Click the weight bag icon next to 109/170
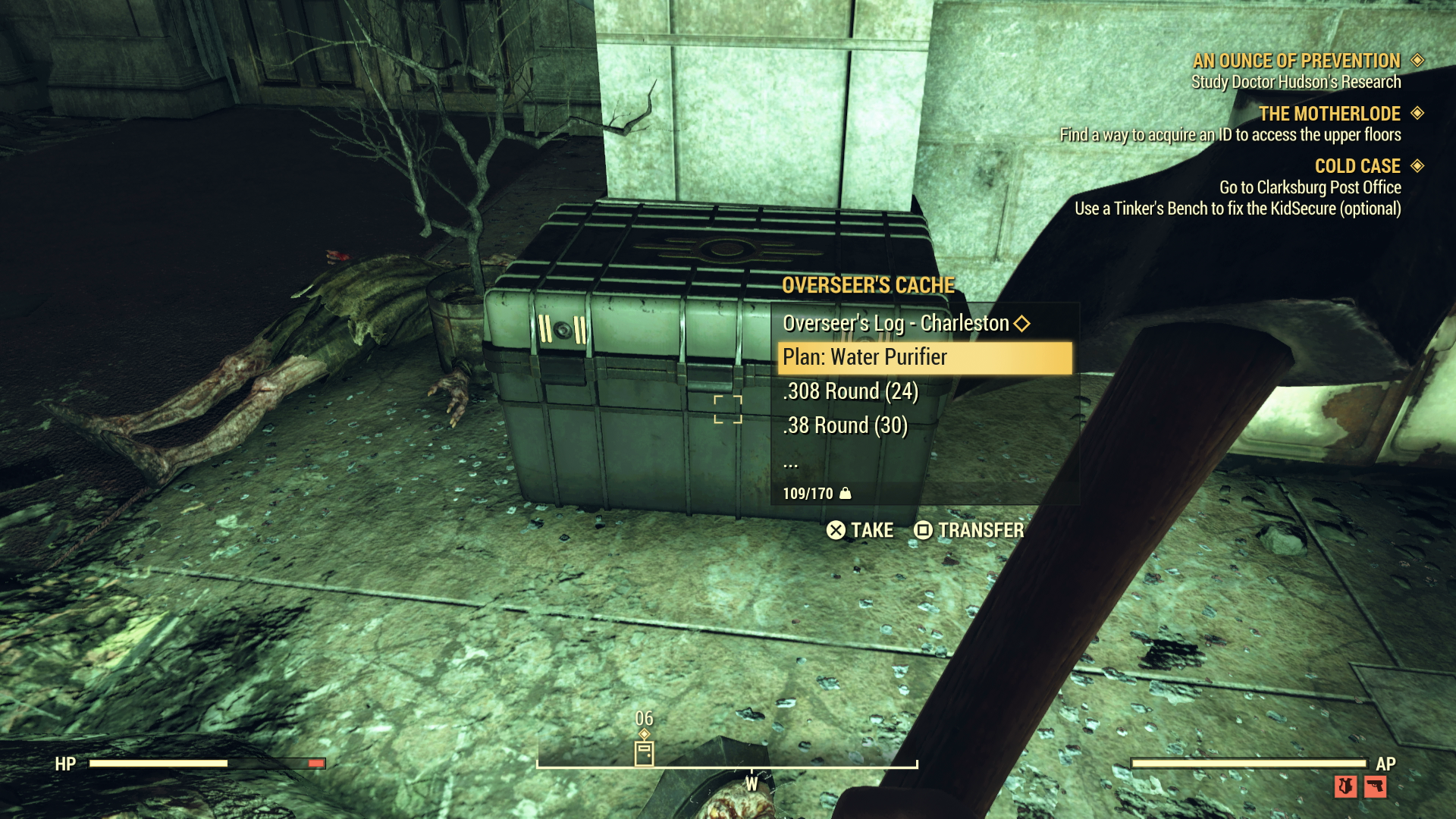Image resolution: width=1456 pixels, height=819 pixels. 846,494
